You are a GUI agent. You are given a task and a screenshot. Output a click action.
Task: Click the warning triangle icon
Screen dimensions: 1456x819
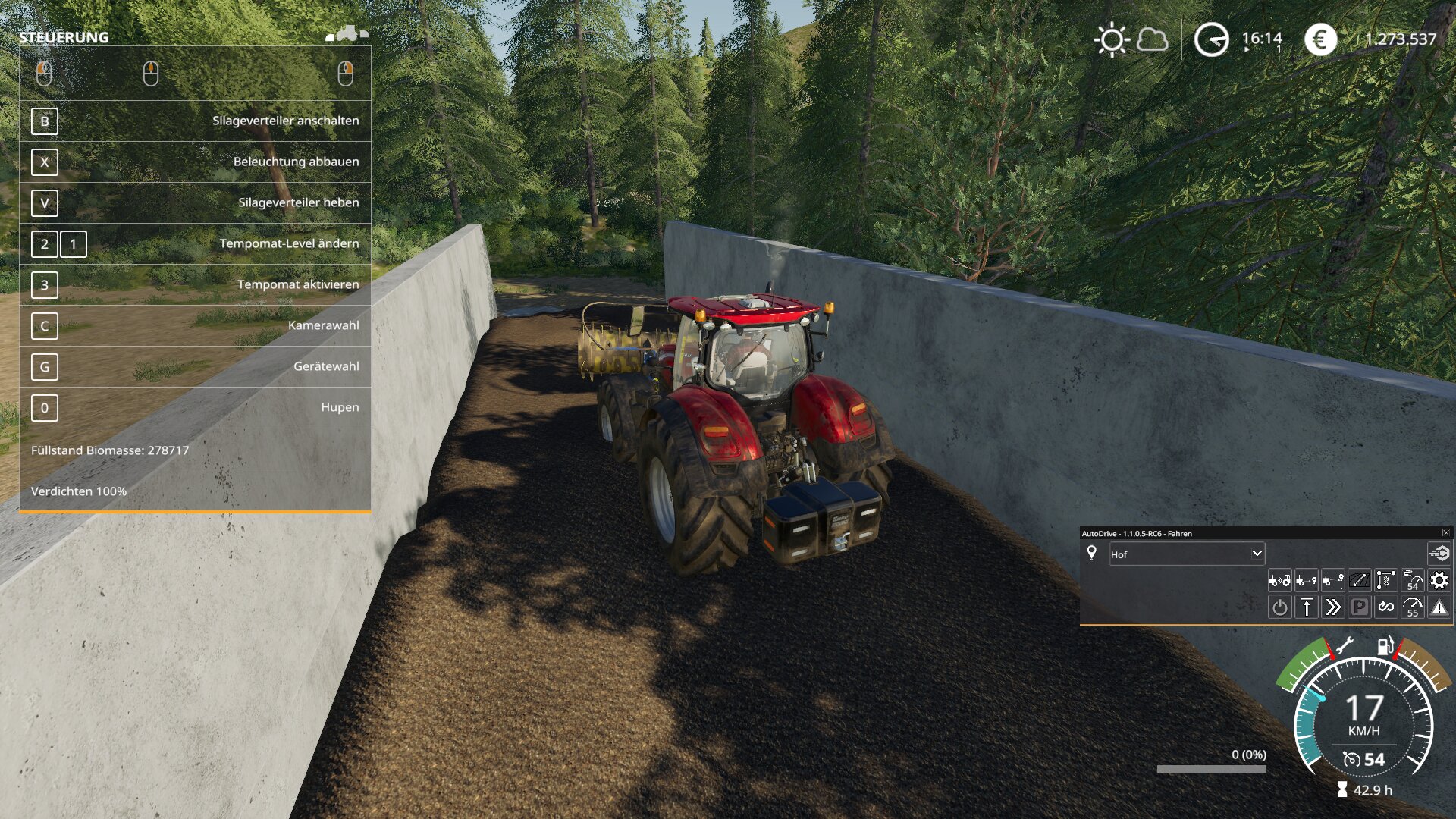(x=1439, y=607)
